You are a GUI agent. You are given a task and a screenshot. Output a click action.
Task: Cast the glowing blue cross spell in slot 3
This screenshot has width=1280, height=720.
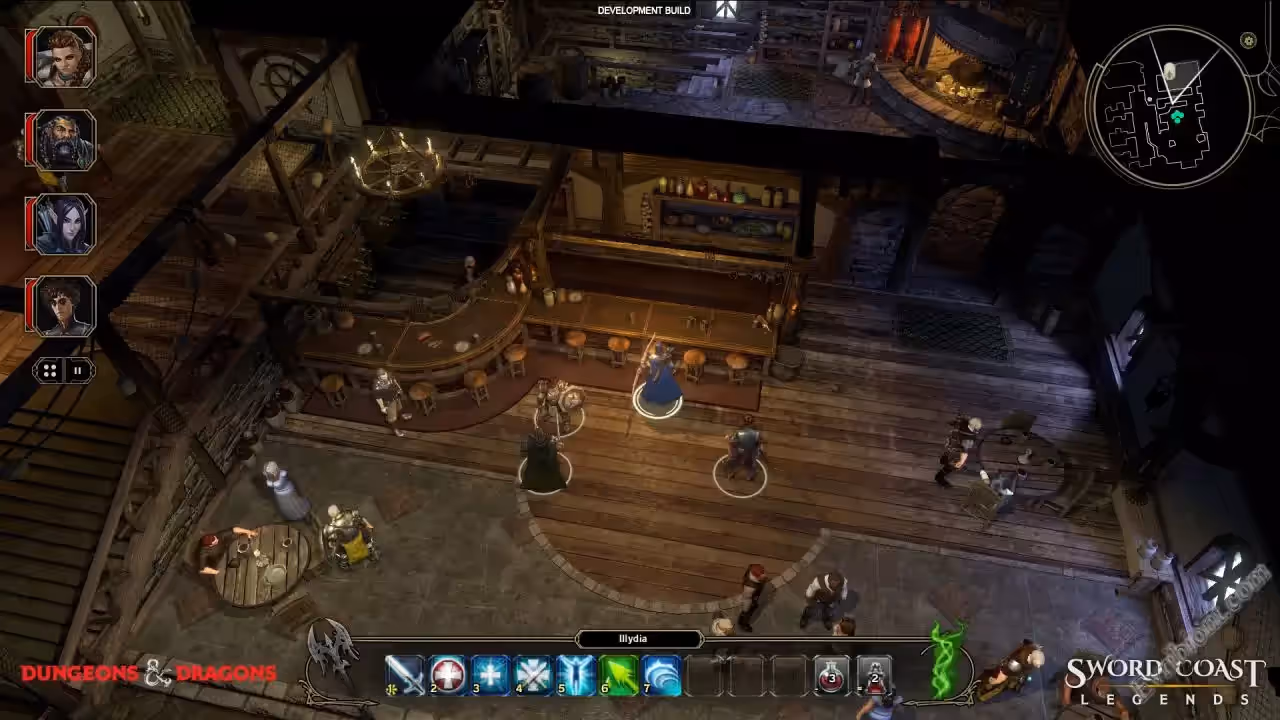pos(491,676)
